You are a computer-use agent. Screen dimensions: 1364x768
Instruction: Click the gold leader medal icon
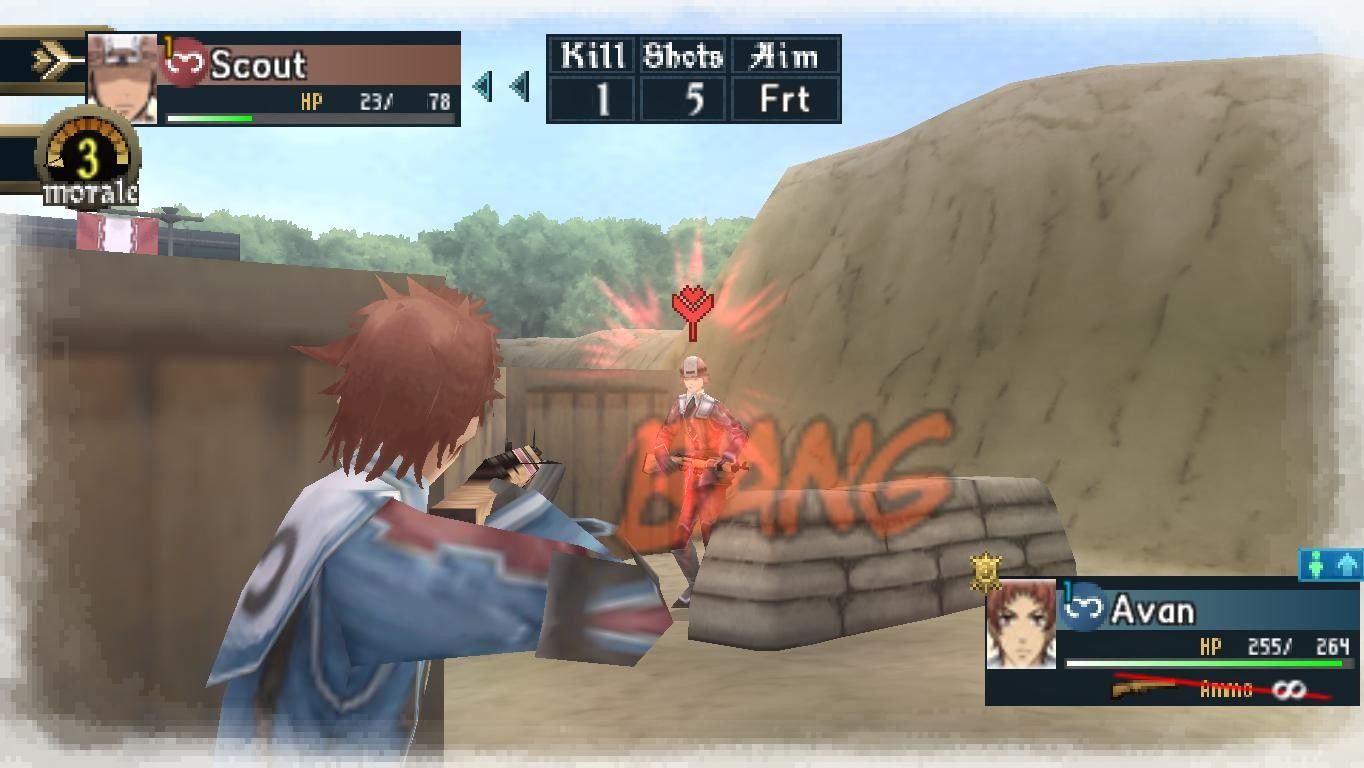pos(986,571)
